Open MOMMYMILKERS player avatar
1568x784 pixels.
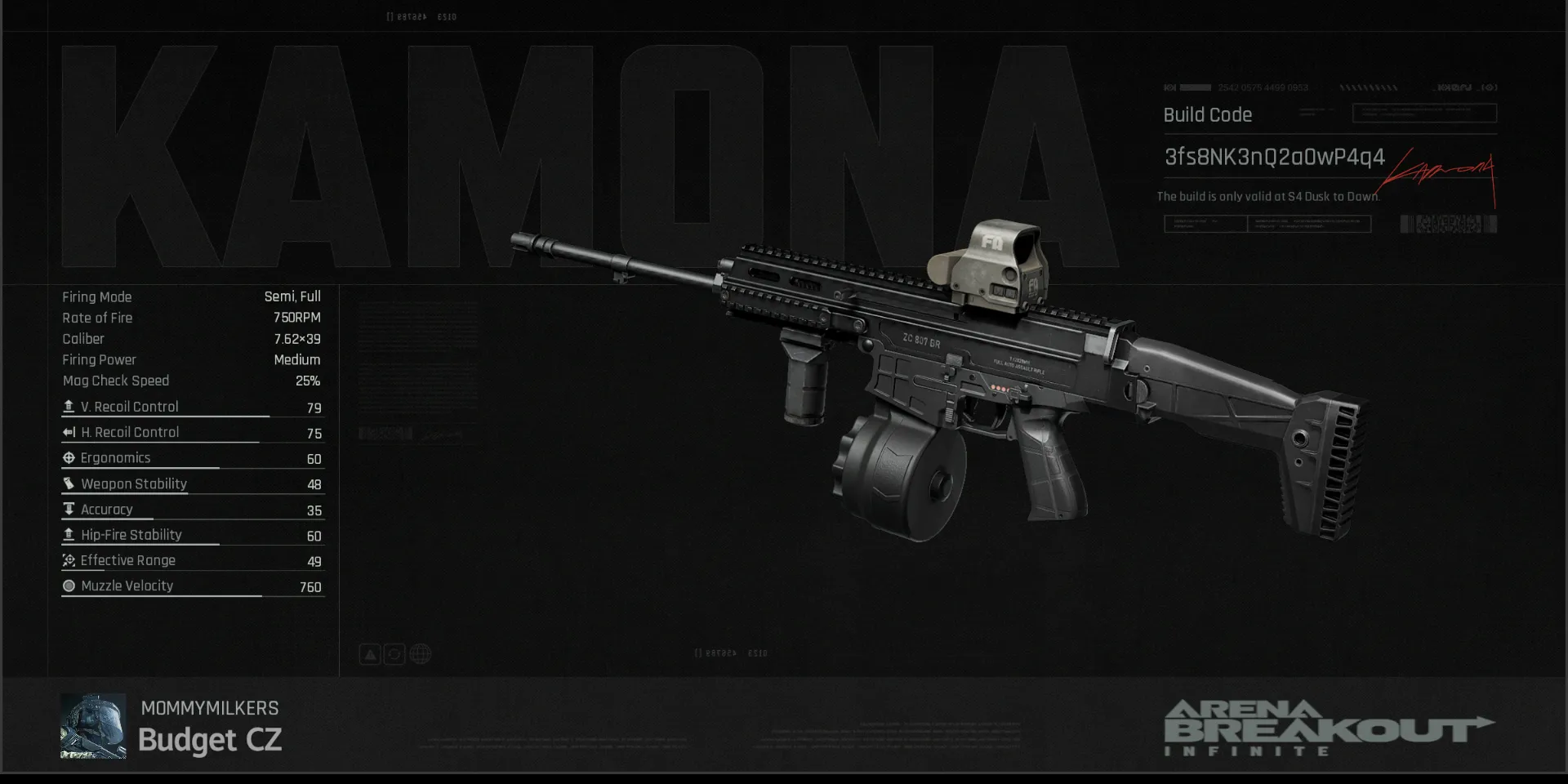click(x=93, y=726)
